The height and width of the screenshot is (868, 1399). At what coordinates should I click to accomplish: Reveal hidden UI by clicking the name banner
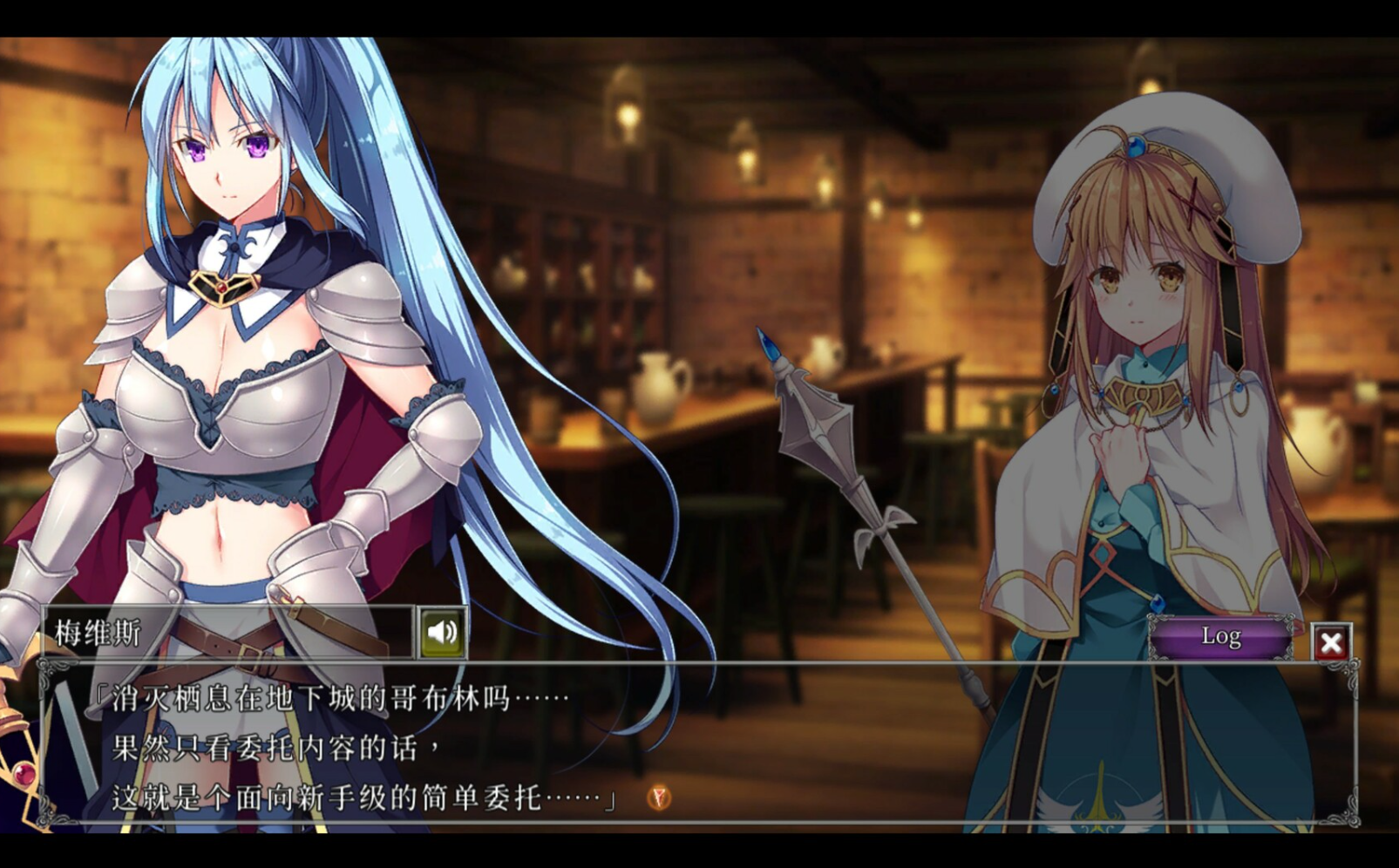click(x=218, y=631)
